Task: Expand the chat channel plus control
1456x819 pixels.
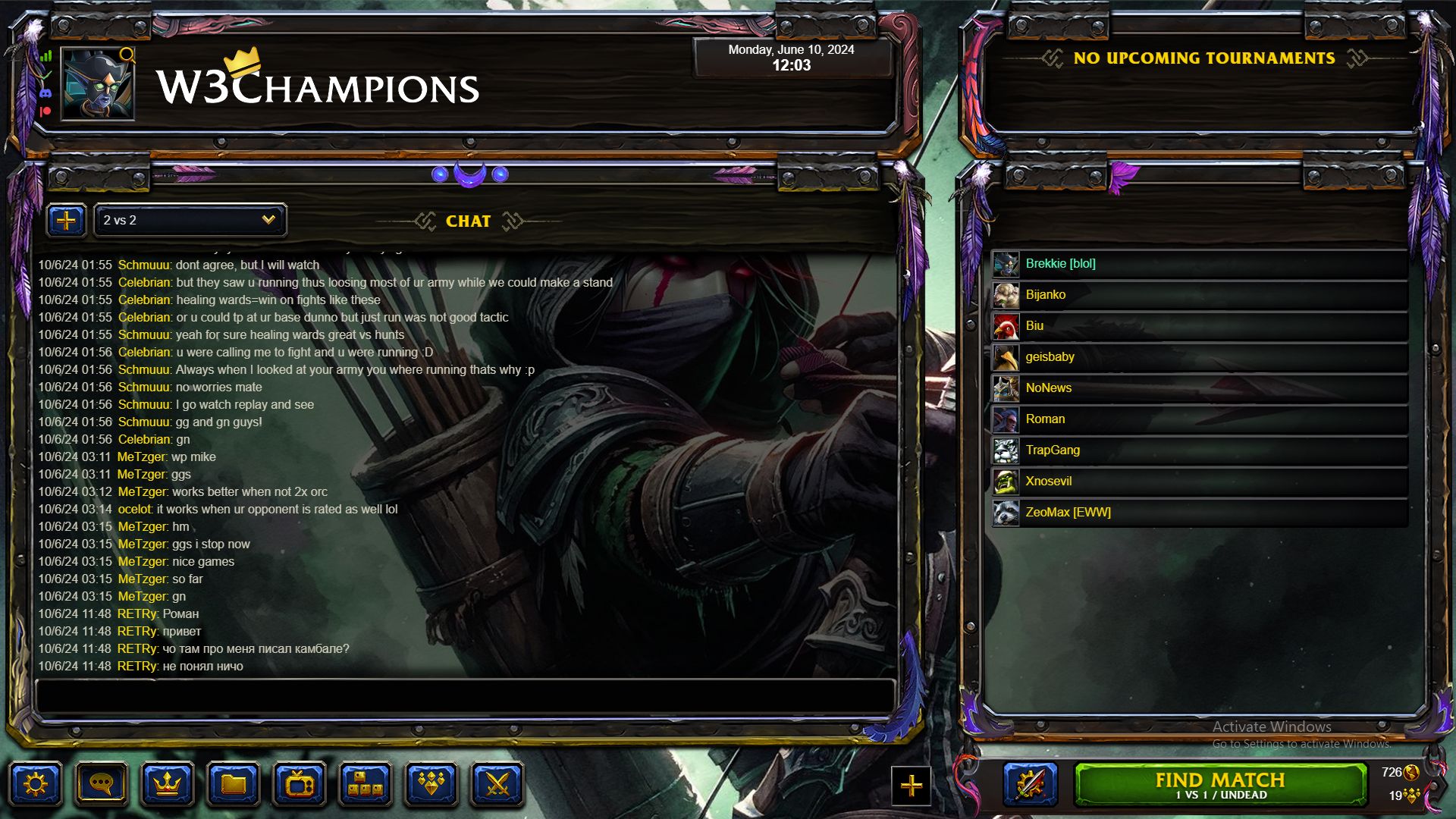Action: [x=67, y=220]
